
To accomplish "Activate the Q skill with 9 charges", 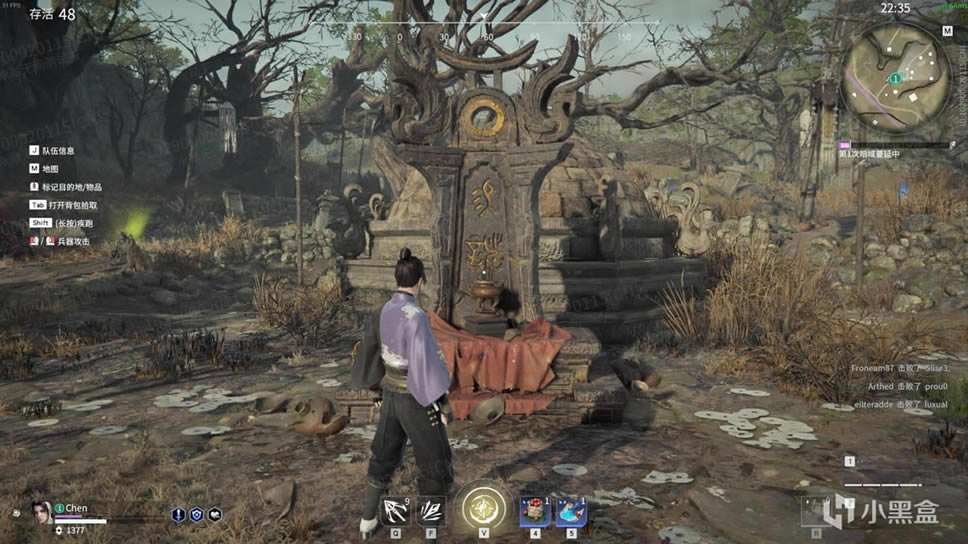I will tap(395, 512).
